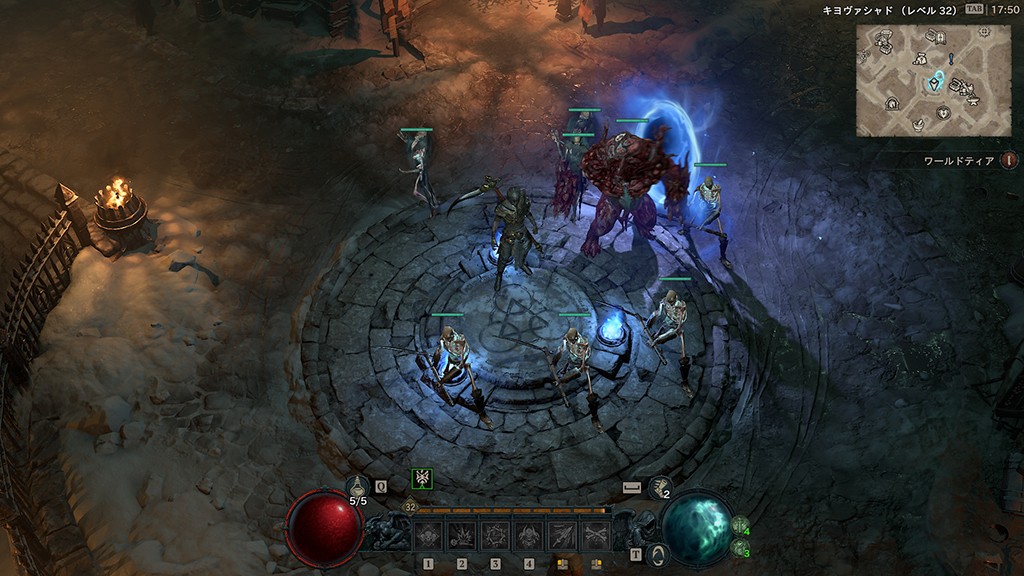Activate the thorny ring skill in slot 3

point(495,535)
